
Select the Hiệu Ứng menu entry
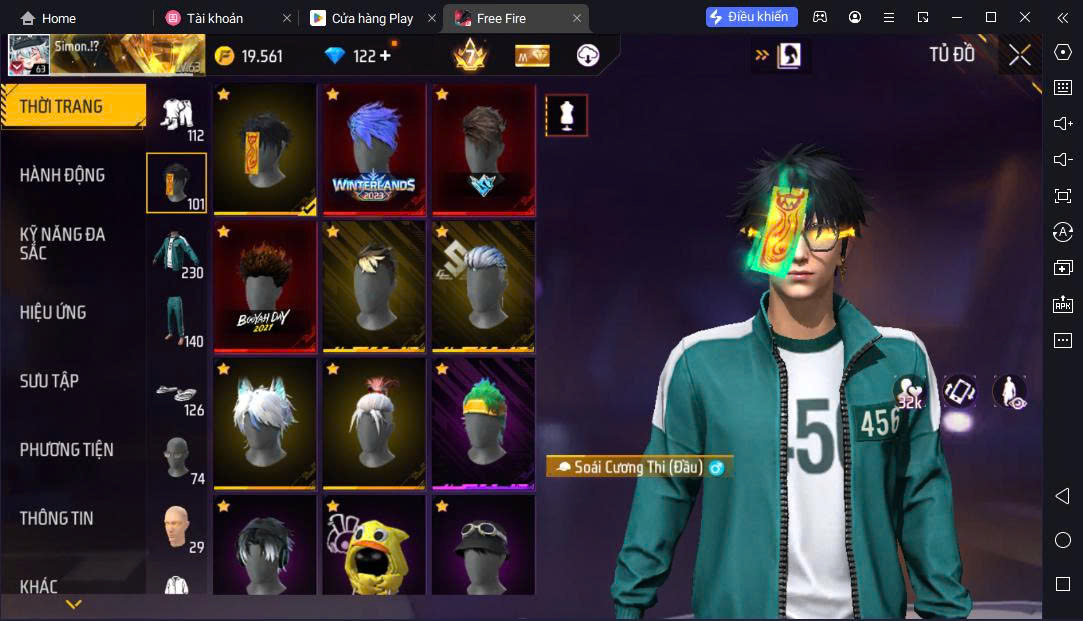[x=53, y=312]
